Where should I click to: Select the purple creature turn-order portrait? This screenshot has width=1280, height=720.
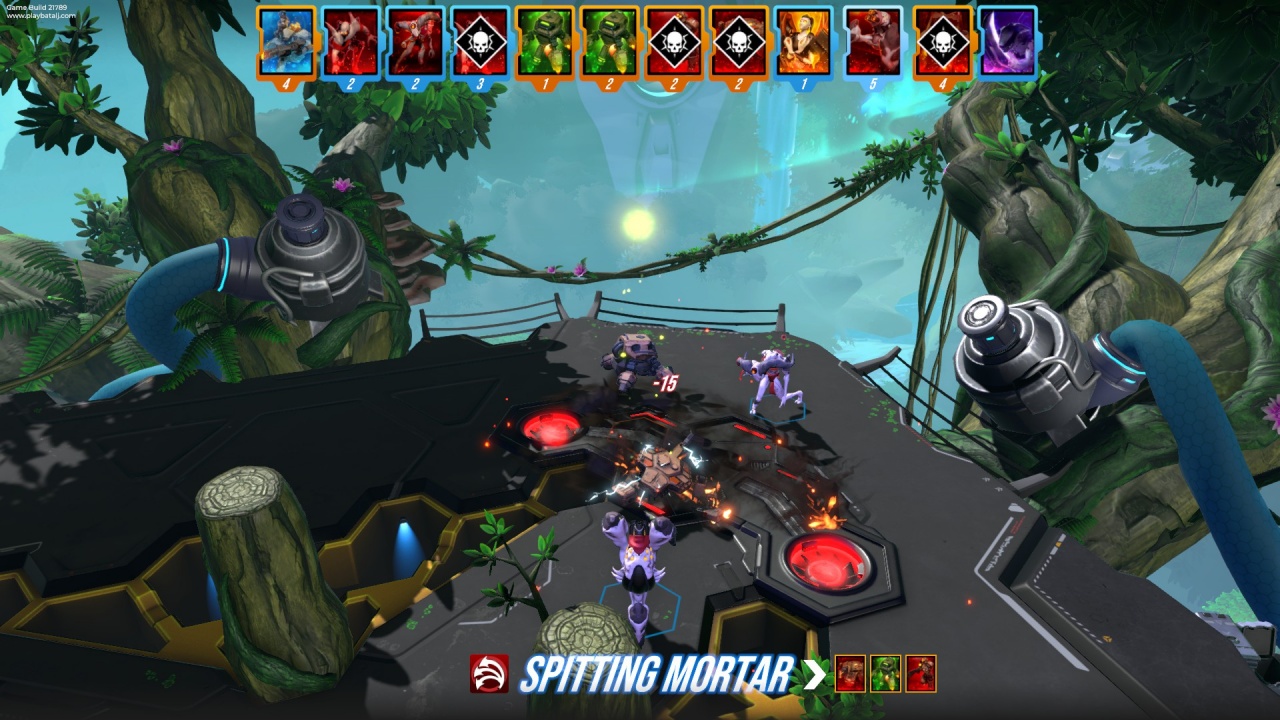tap(1007, 42)
